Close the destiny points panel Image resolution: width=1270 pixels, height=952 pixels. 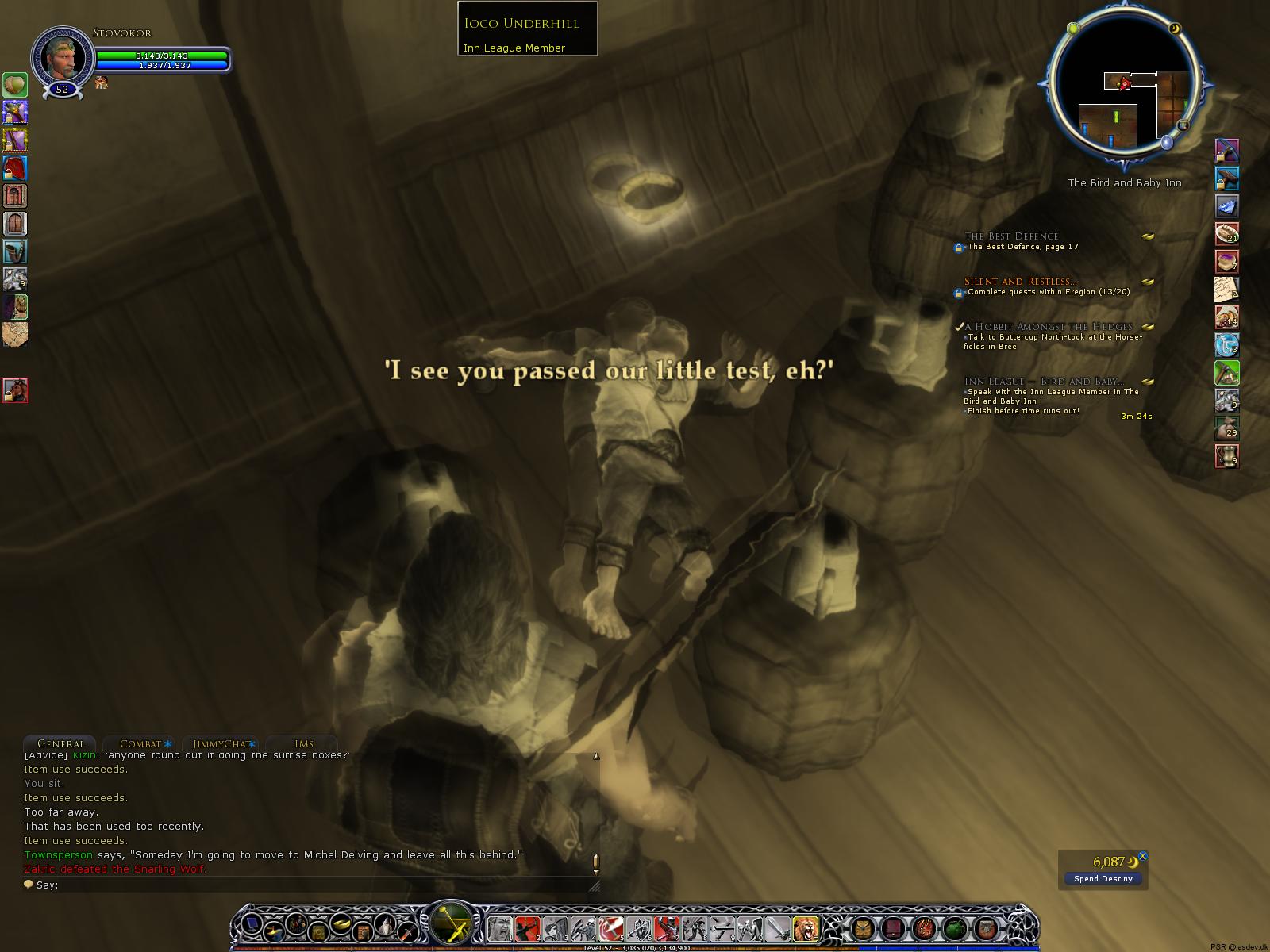click(x=1143, y=856)
